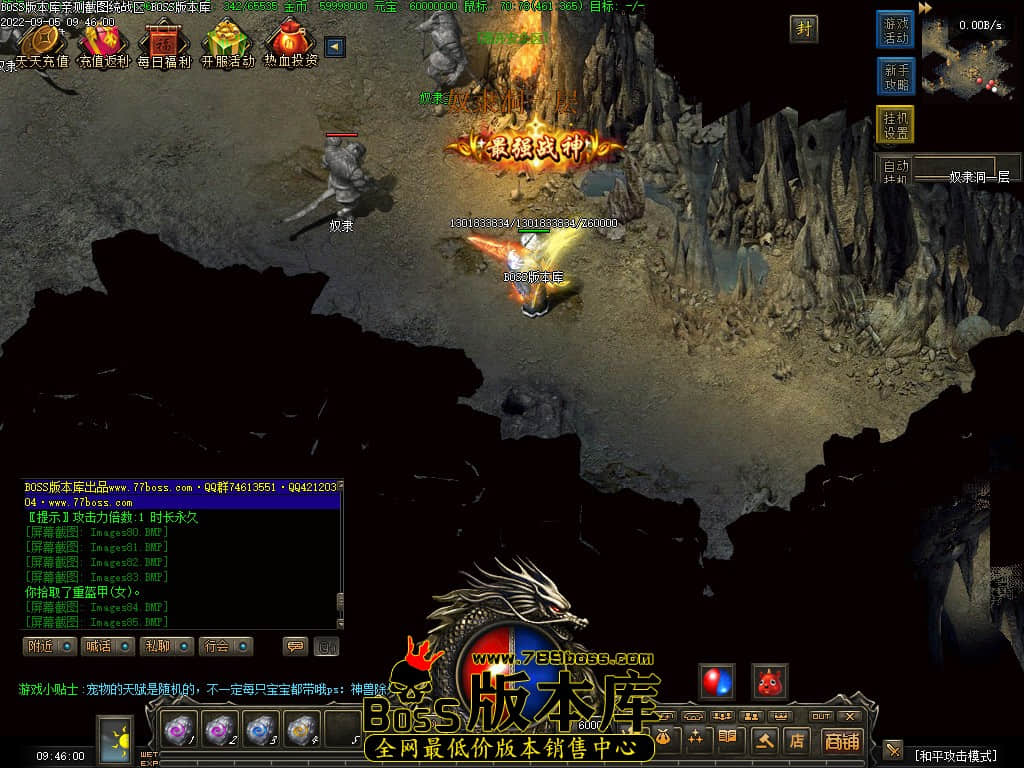Open the 热血投资 investment bag icon
This screenshot has width=1024, height=768.
click(291, 44)
